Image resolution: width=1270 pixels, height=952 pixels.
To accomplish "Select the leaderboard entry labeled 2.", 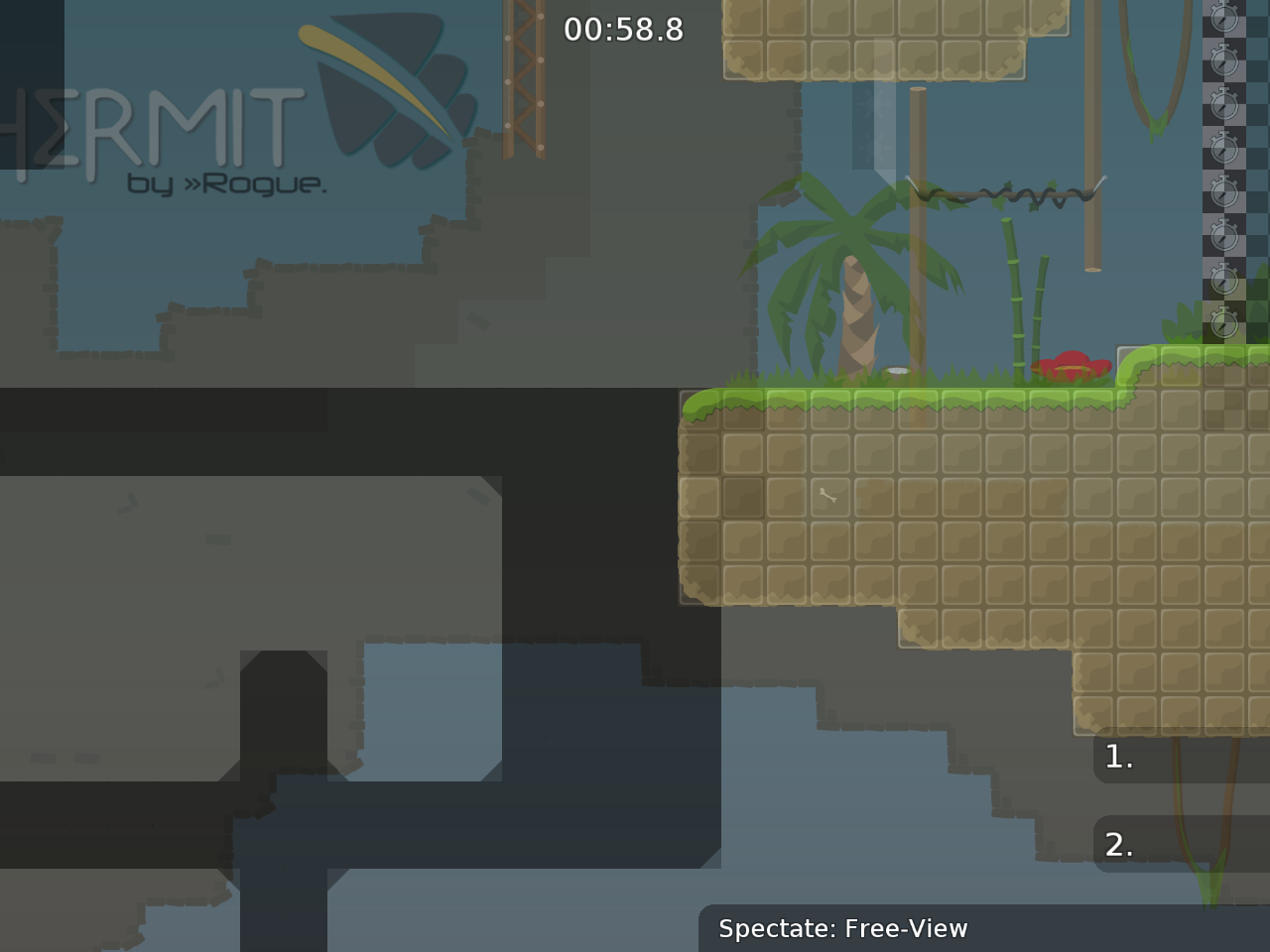I will point(1118,846).
